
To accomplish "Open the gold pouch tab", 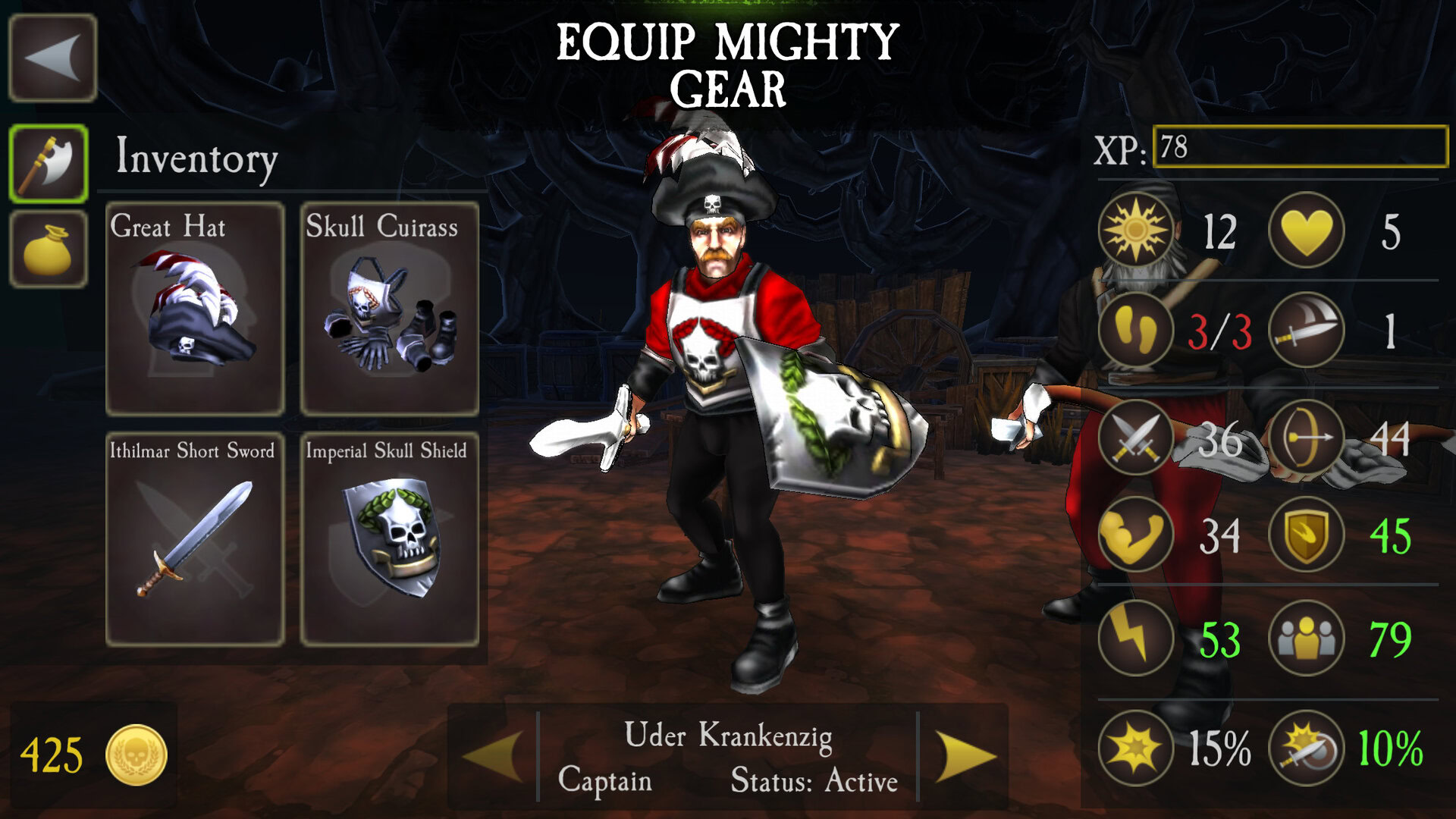I will (49, 249).
